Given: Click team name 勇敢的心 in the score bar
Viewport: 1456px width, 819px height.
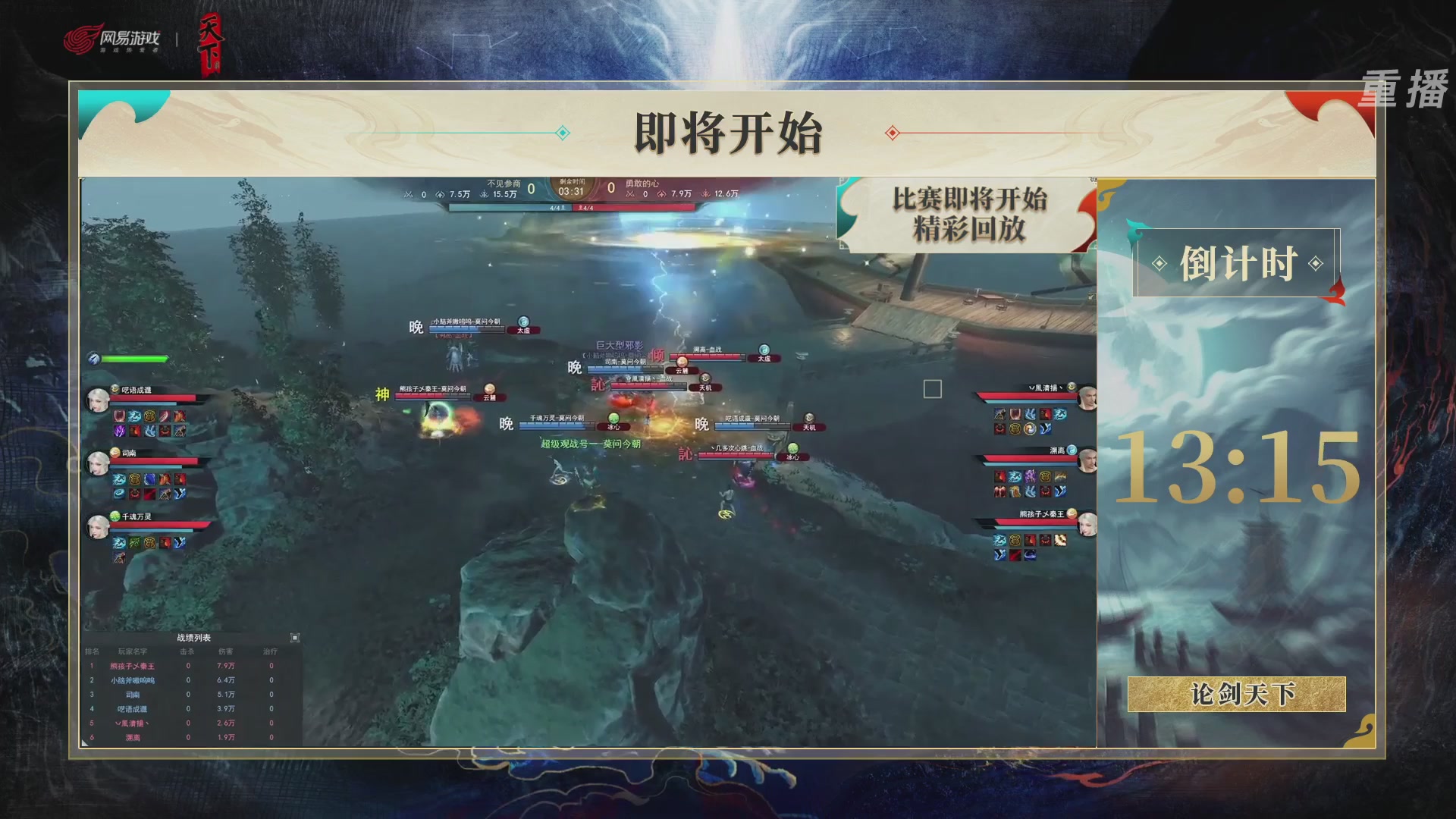Looking at the screenshot, I should [641, 183].
